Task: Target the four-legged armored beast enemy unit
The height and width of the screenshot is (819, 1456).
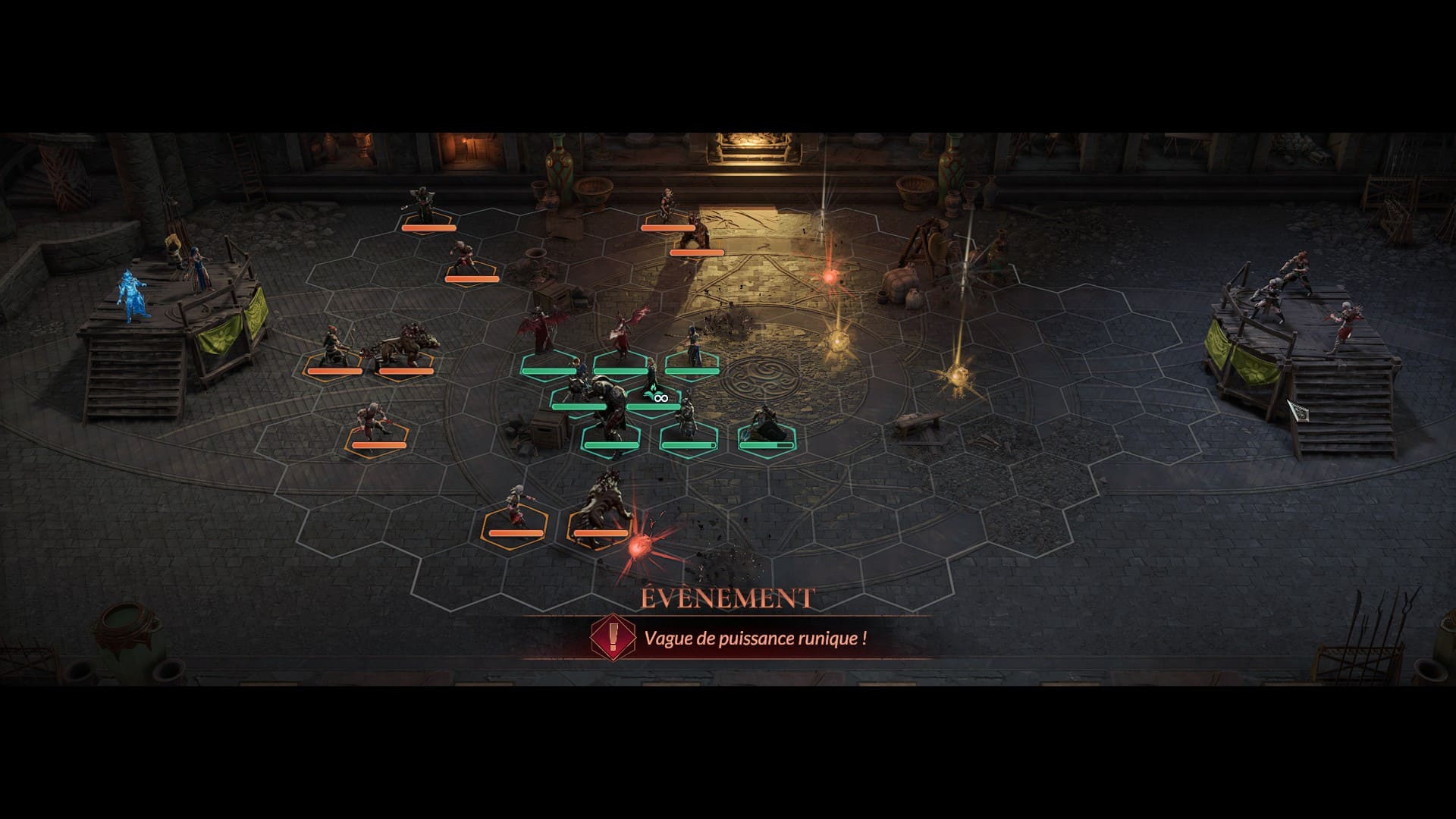Action: (406, 353)
